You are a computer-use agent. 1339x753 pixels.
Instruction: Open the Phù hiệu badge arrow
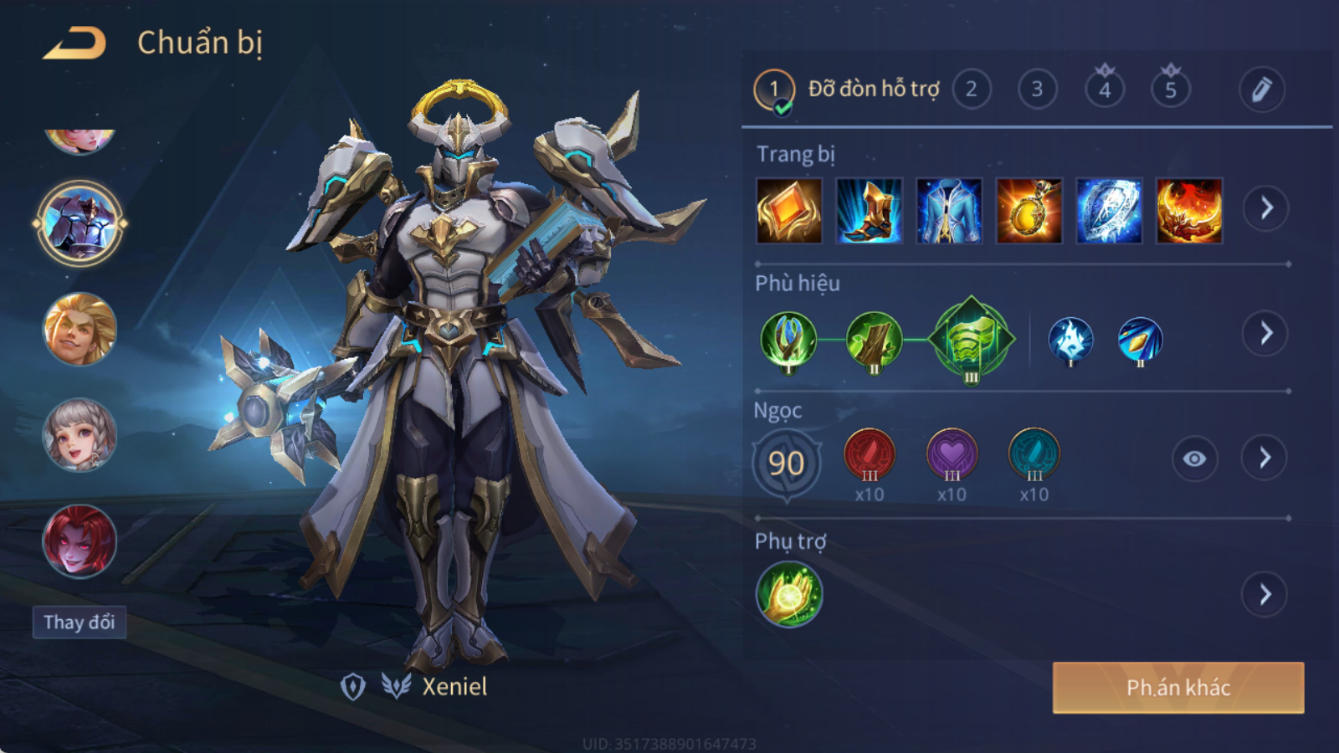[1265, 333]
